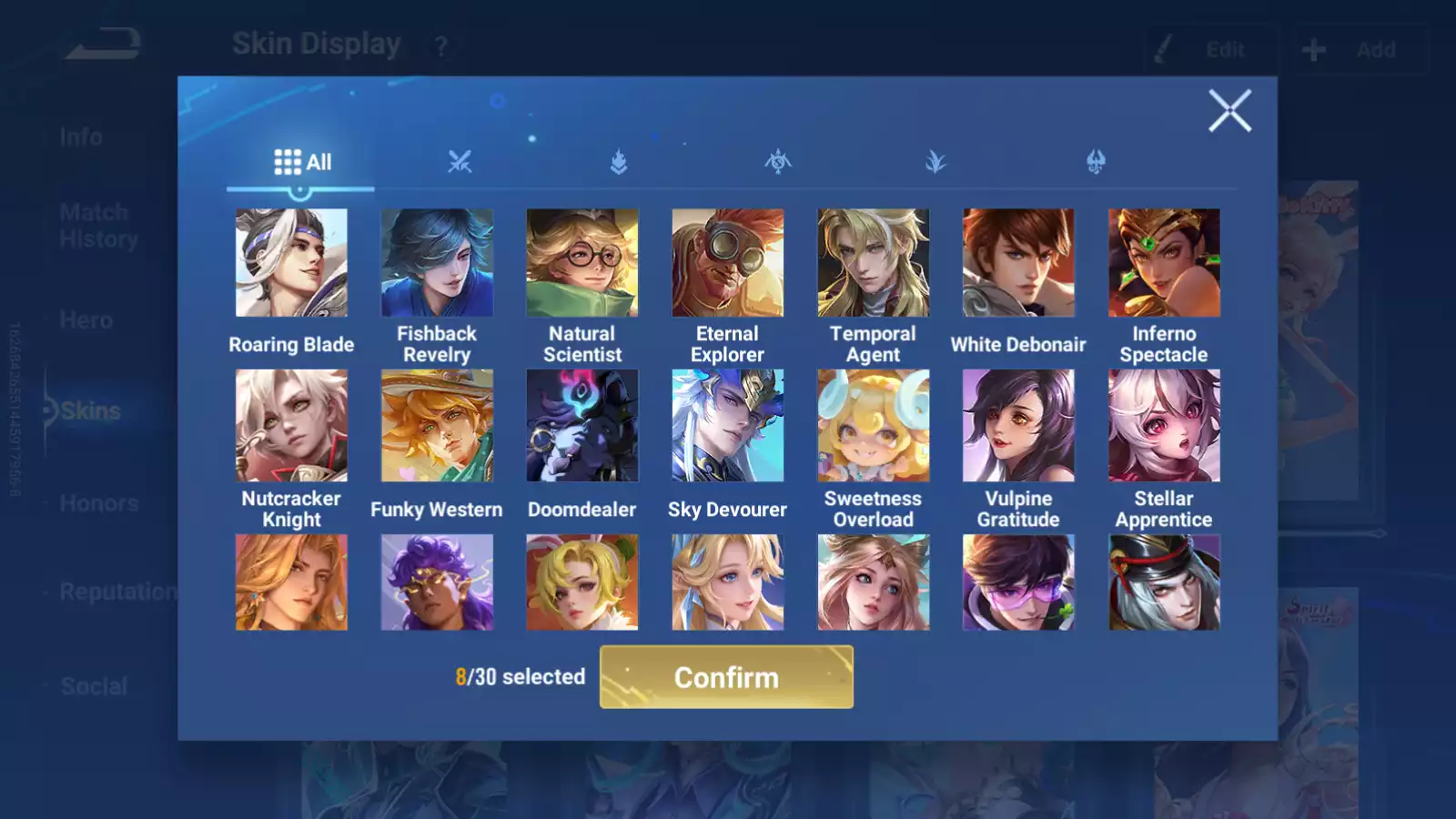Screen dimensions: 1456x819
Task: Pick the skin with gold-rimmed glasses and purple hair
Action: point(437,582)
